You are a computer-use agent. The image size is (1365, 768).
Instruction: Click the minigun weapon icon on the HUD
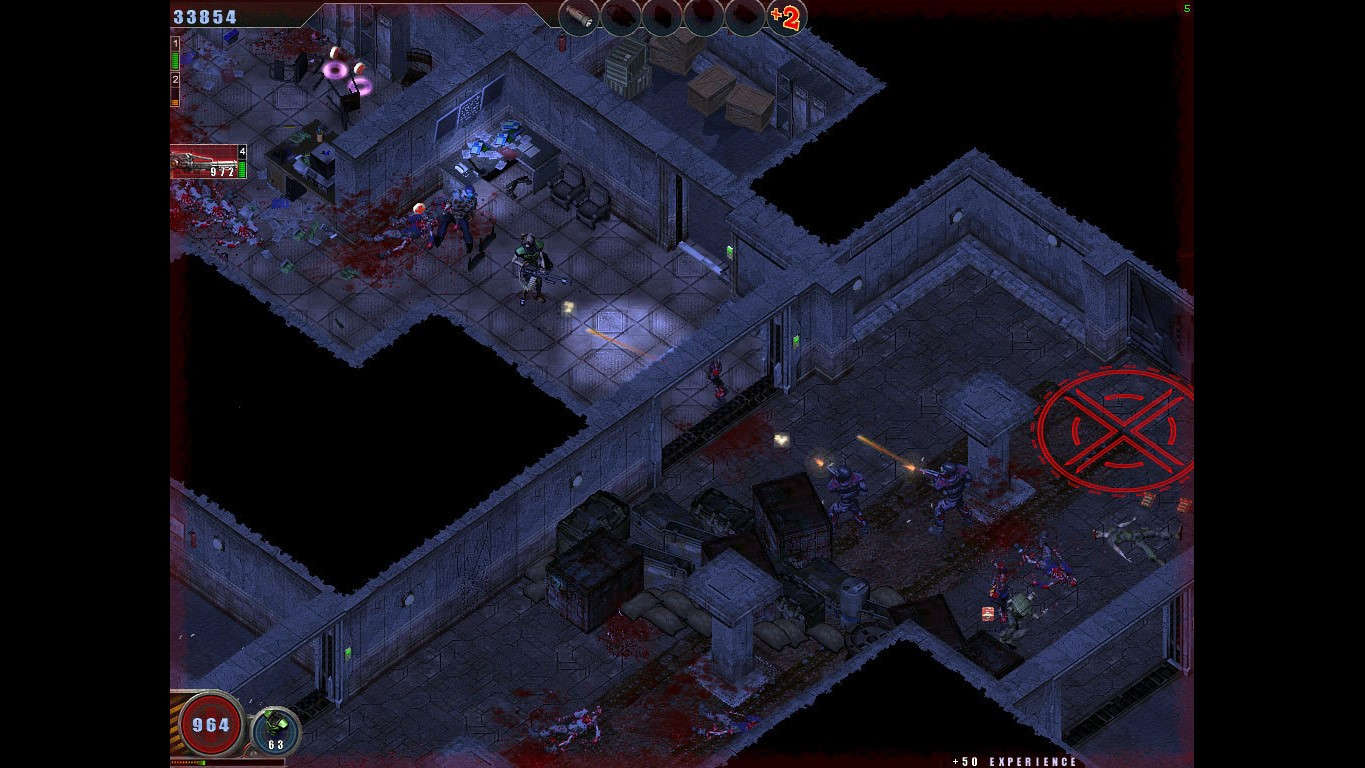[x=200, y=163]
